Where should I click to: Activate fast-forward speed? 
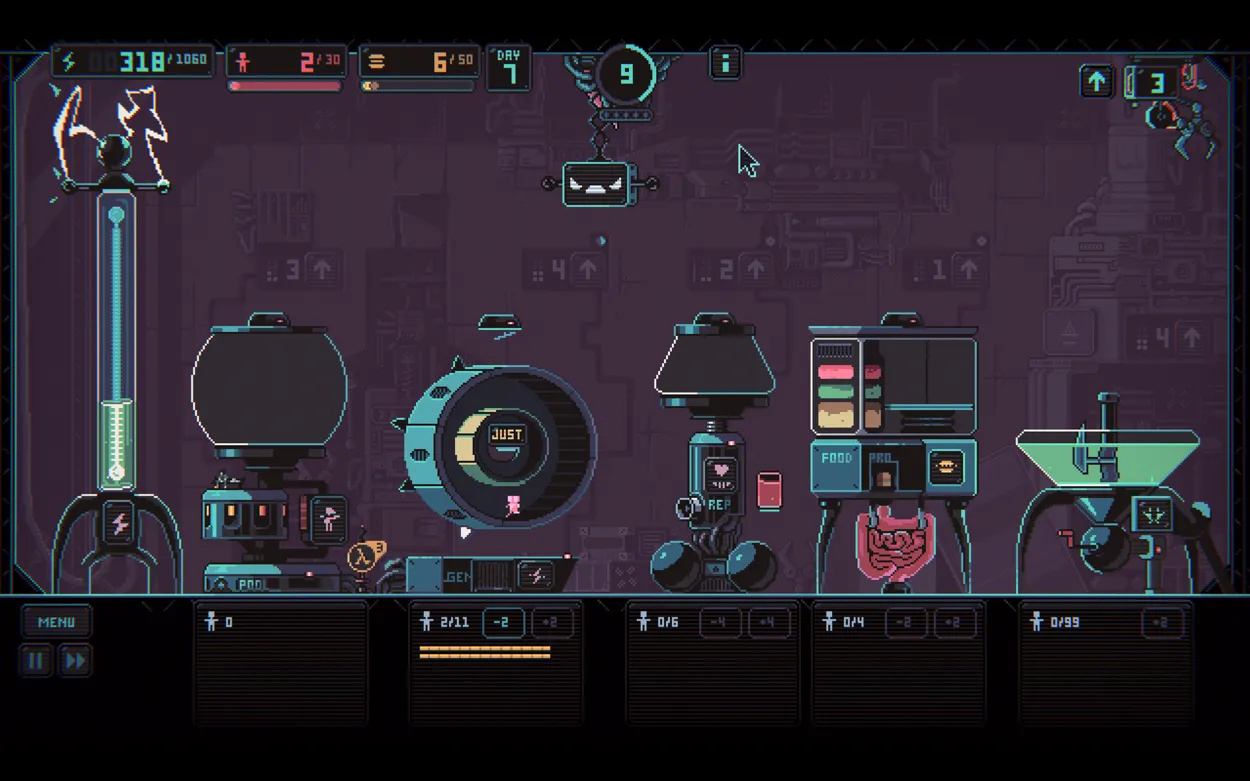pyautogui.click(x=75, y=660)
